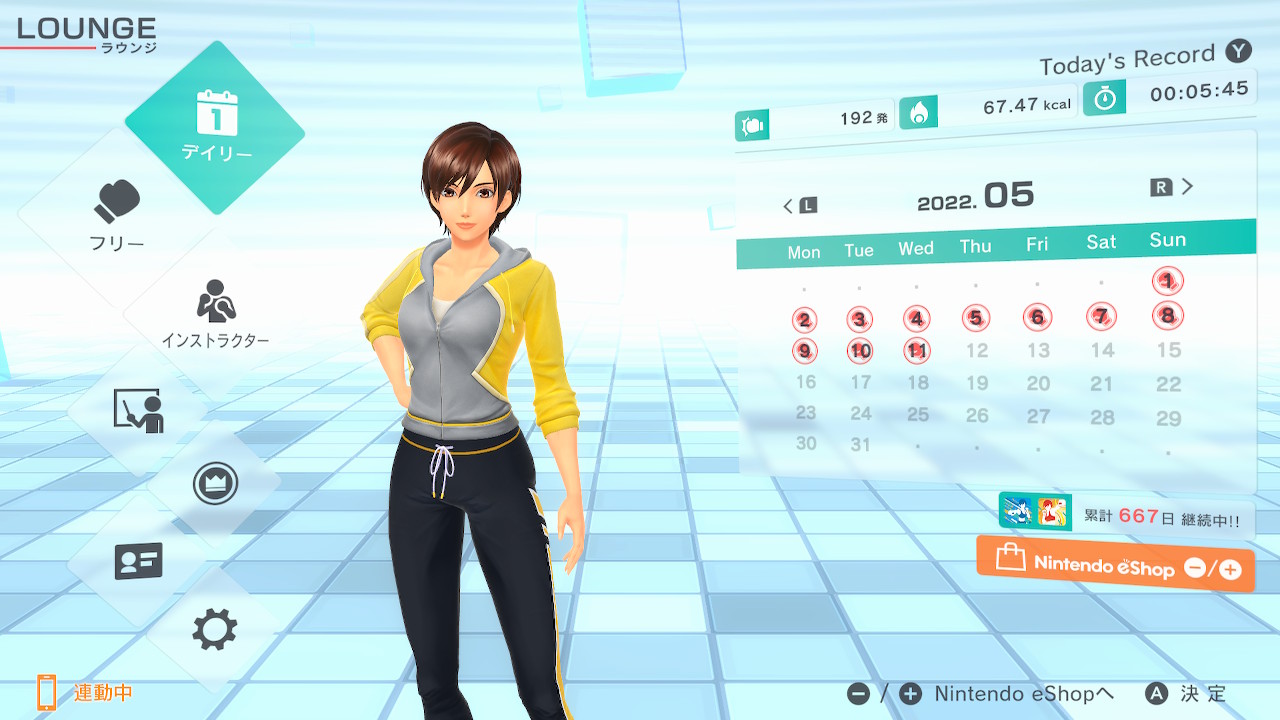Select May 11 on the calendar
This screenshot has width=1280, height=720.
tap(917, 351)
